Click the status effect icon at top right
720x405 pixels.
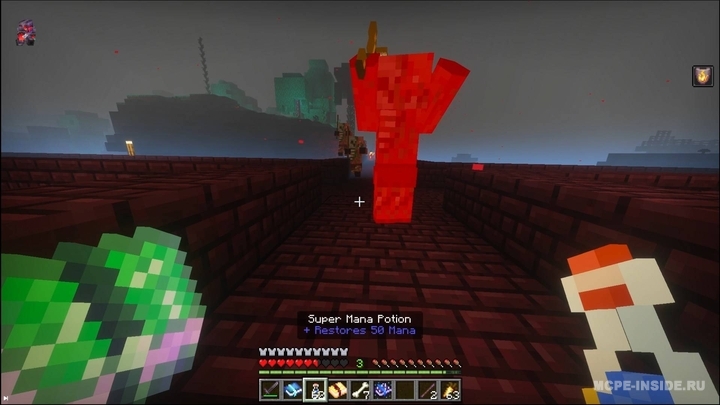pyautogui.click(x=703, y=76)
